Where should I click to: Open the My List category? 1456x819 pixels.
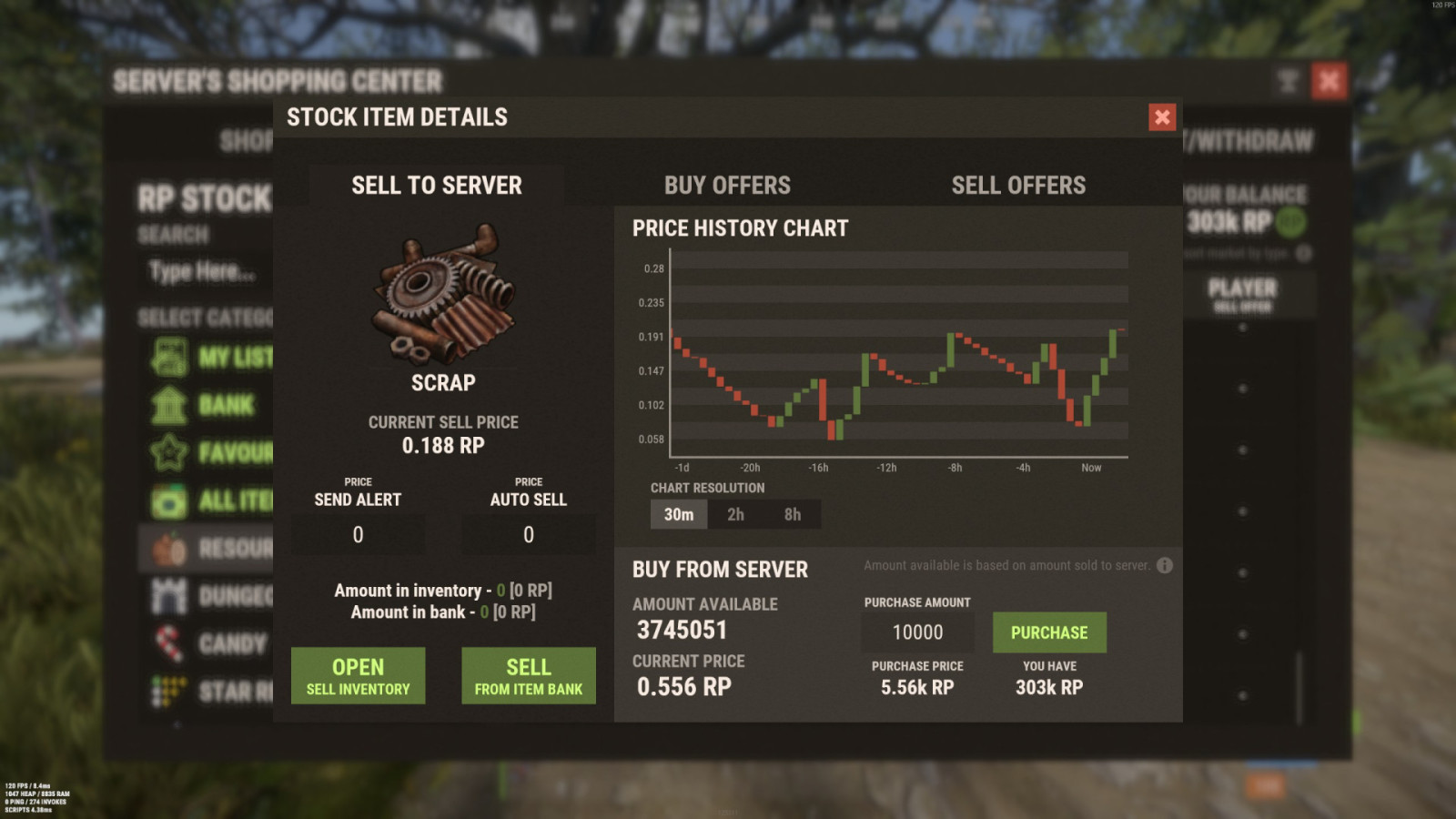coord(169,355)
